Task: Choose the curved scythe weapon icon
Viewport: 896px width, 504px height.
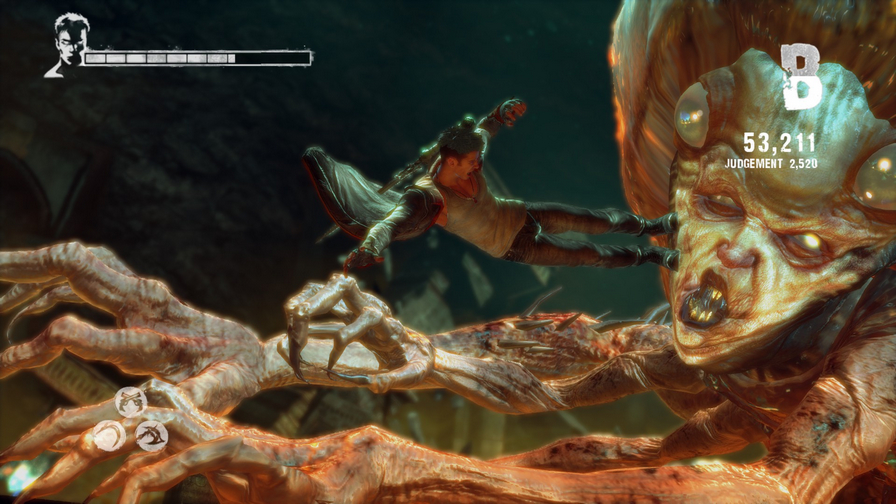Action: (x=109, y=436)
